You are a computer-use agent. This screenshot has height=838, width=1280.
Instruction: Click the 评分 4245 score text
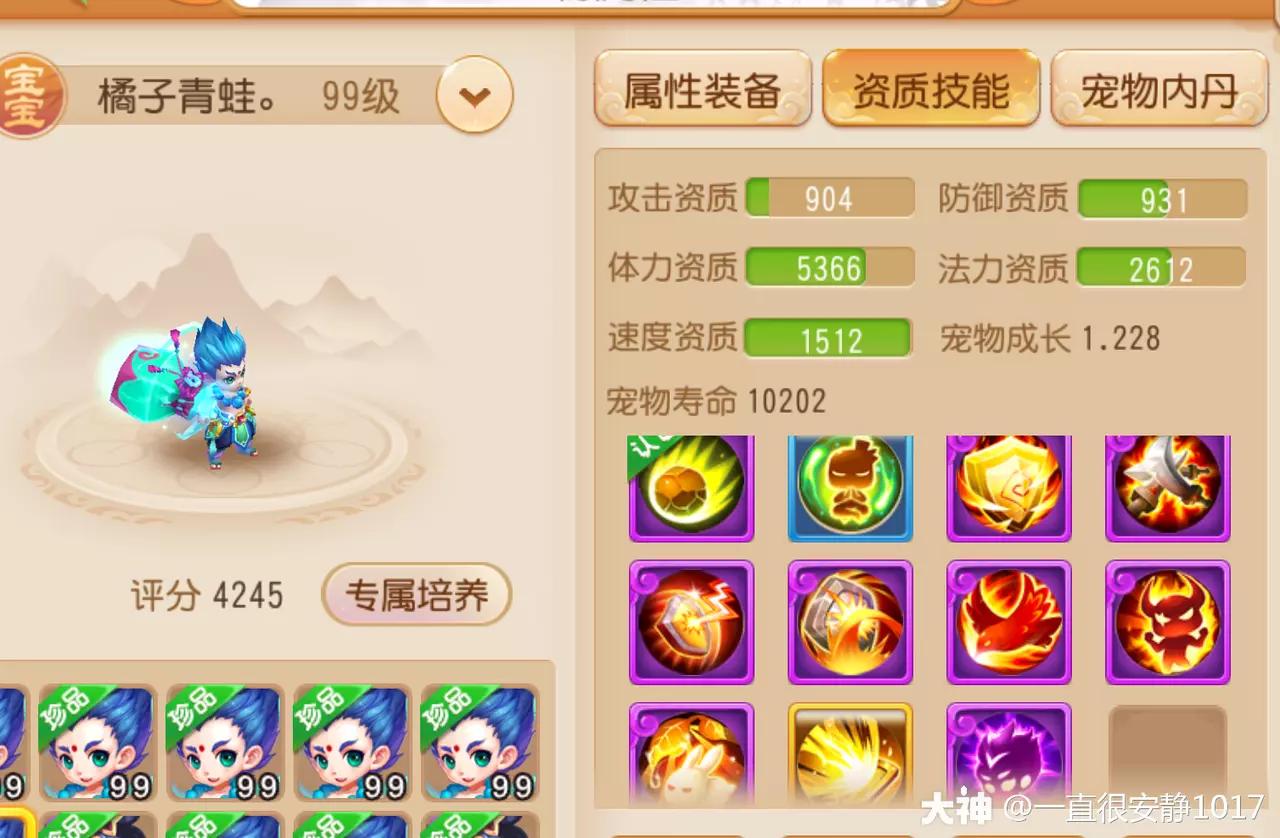[x=207, y=595]
